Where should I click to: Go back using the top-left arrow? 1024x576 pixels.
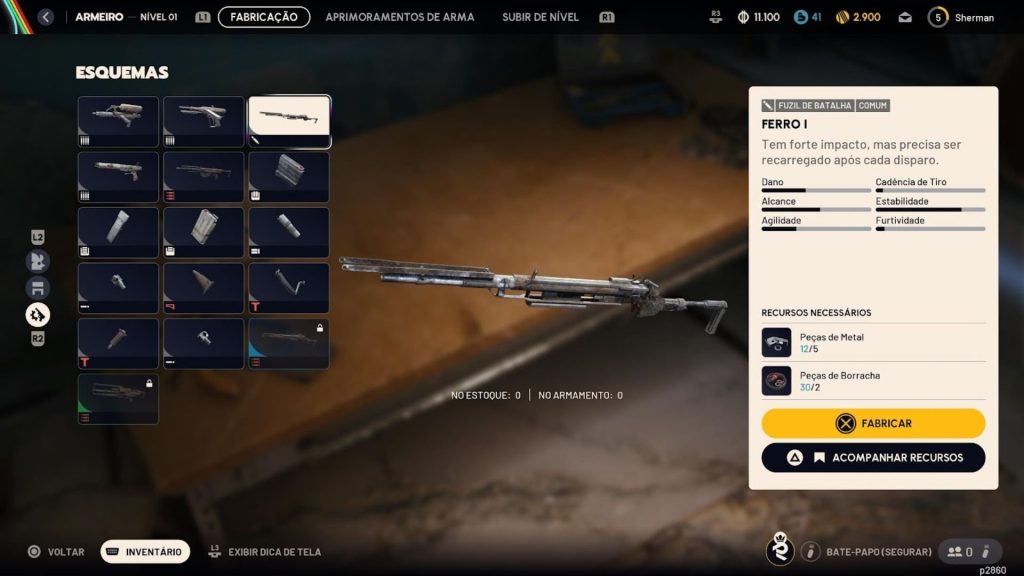(45, 17)
